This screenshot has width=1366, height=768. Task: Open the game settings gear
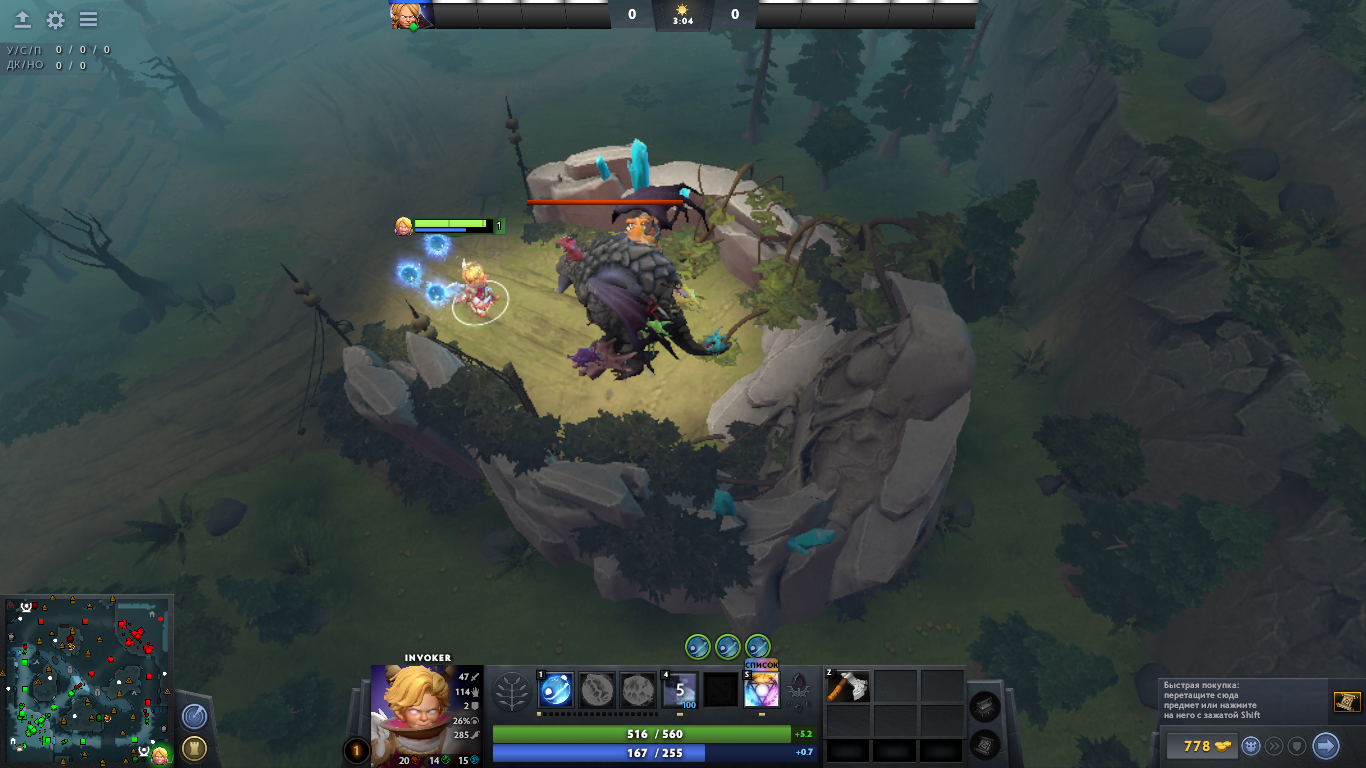point(54,17)
